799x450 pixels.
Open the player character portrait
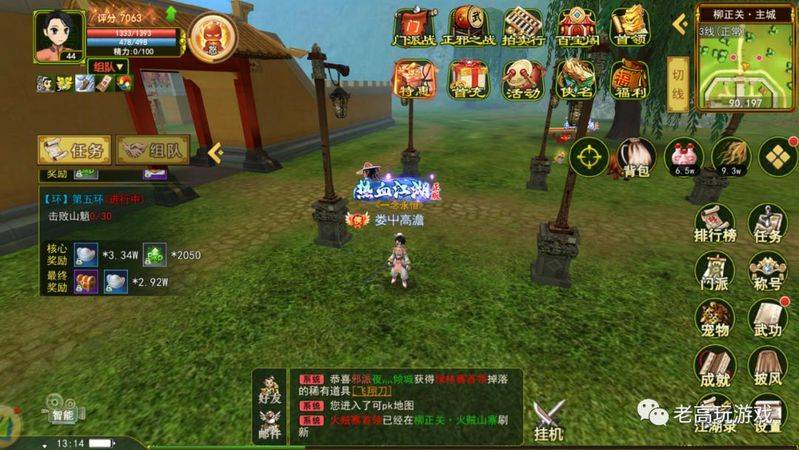coord(58,35)
